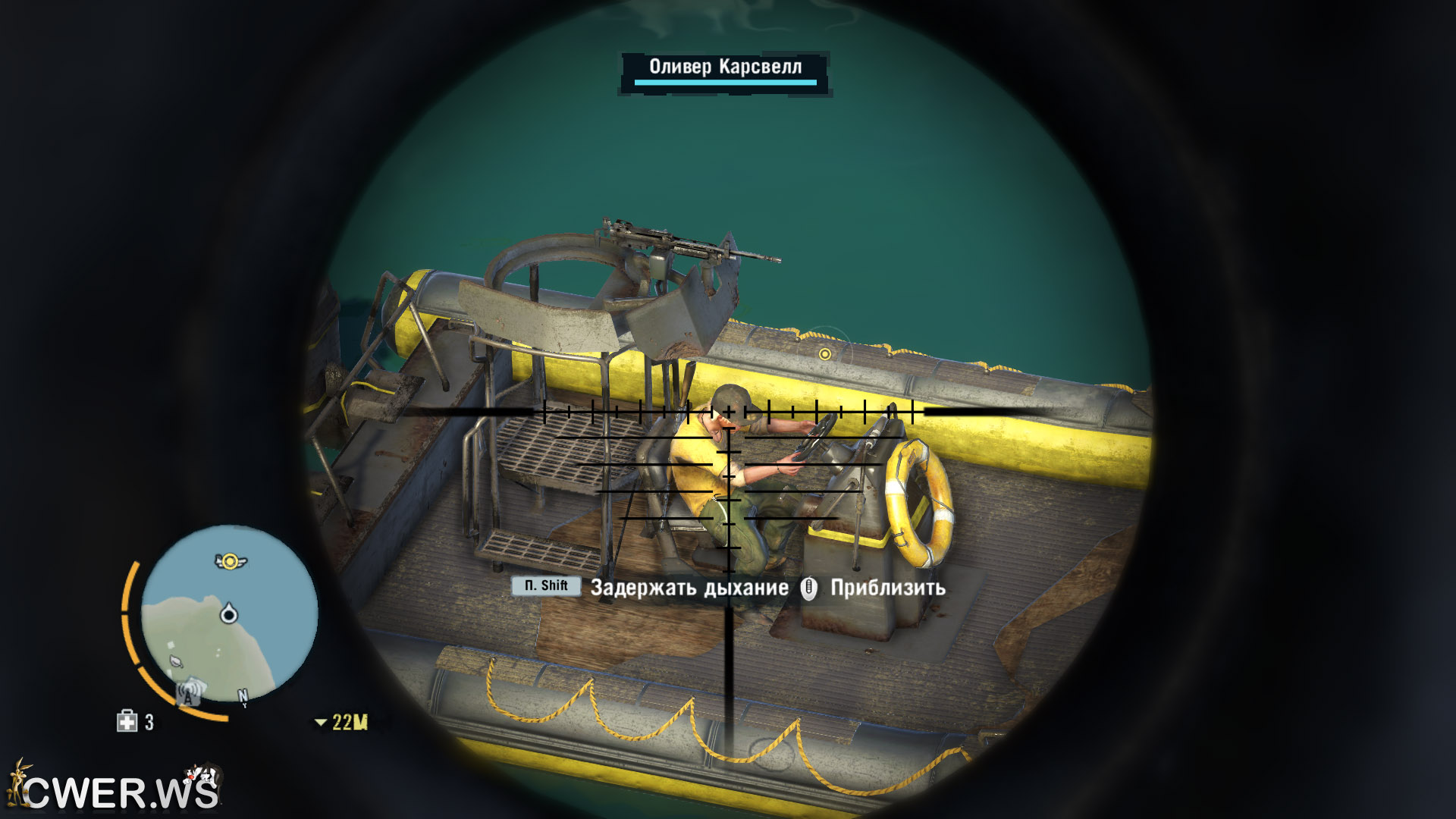Select the medkit icon
The image size is (1456, 819).
[127, 721]
